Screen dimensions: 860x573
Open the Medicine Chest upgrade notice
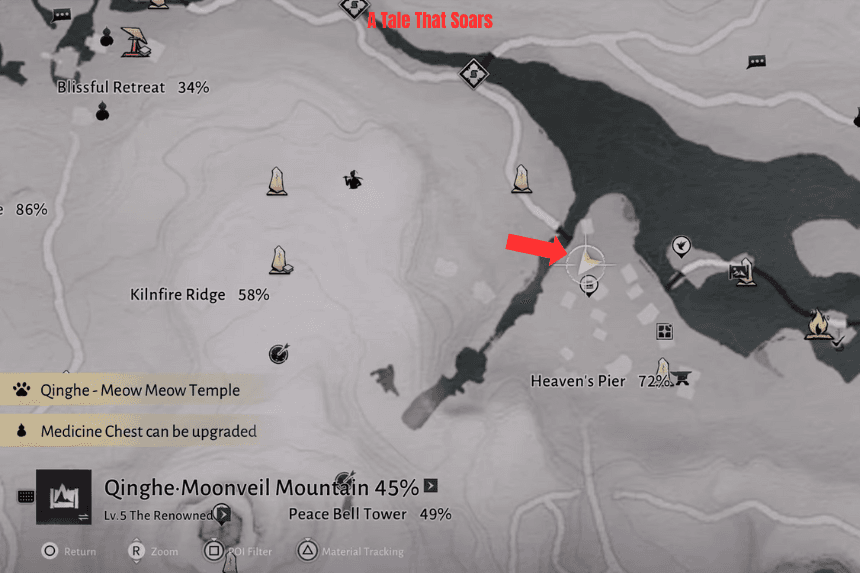pos(148,432)
